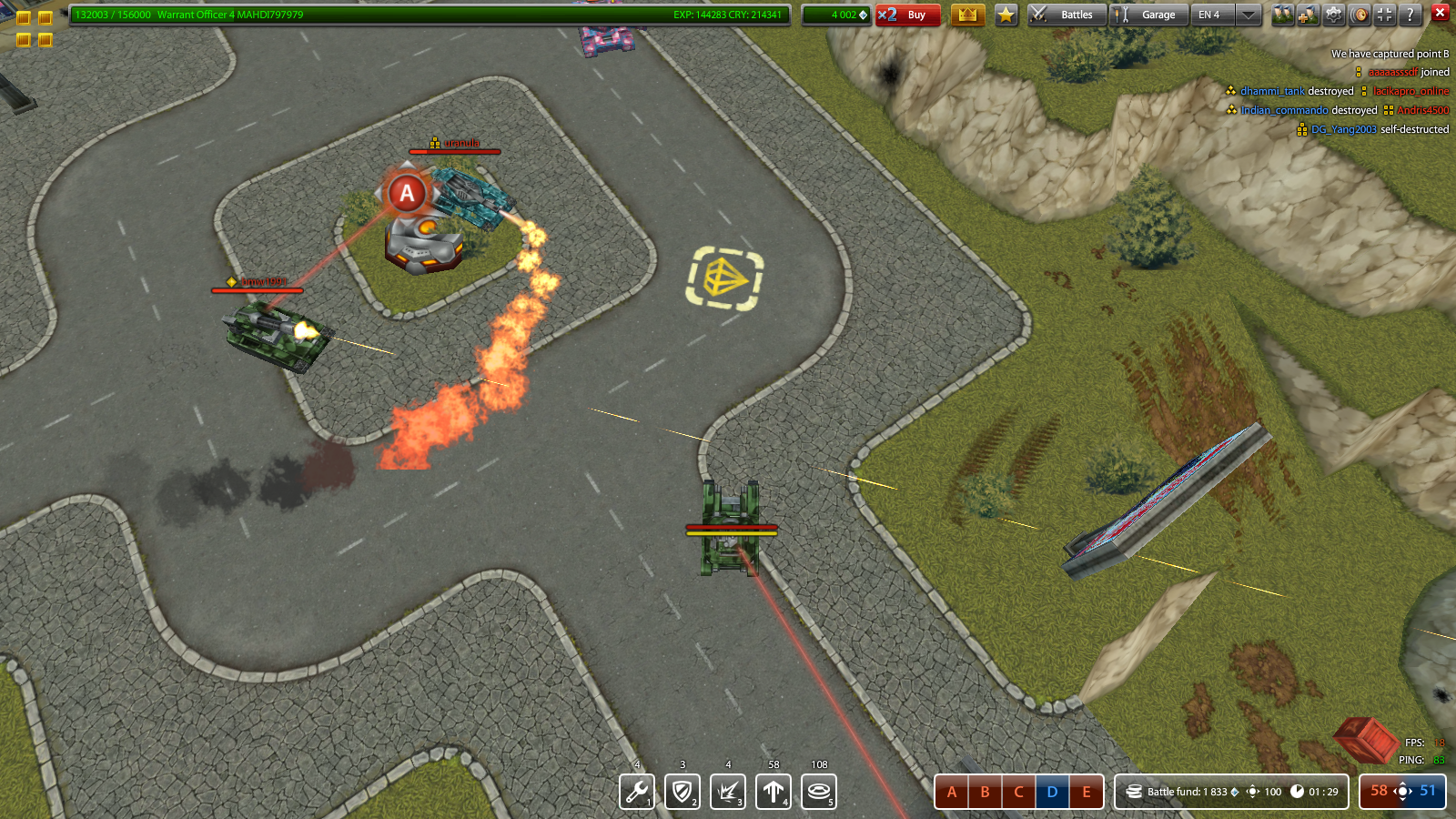Image resolution: width=1456 pixels, height=819 pixels.
Task: Use the repair kit wrench supply
Action: click(637, 792)
